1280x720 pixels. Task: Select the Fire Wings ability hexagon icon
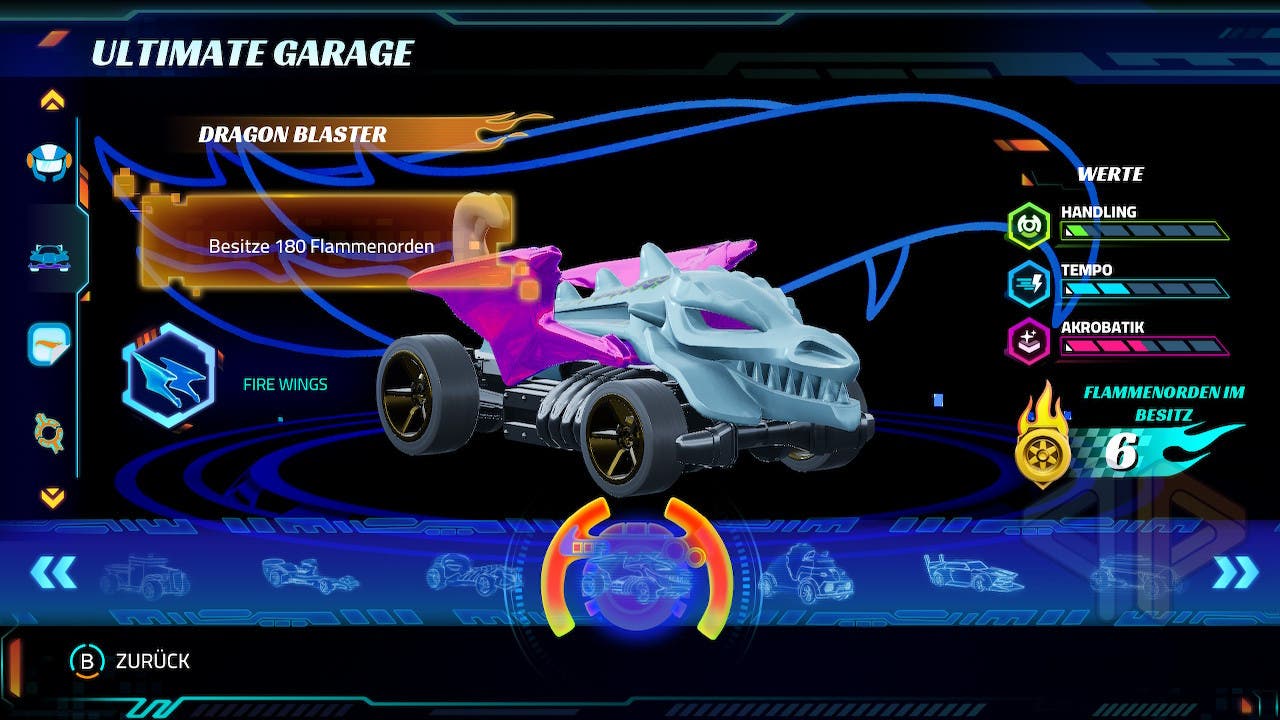click(x=168, y=375)
